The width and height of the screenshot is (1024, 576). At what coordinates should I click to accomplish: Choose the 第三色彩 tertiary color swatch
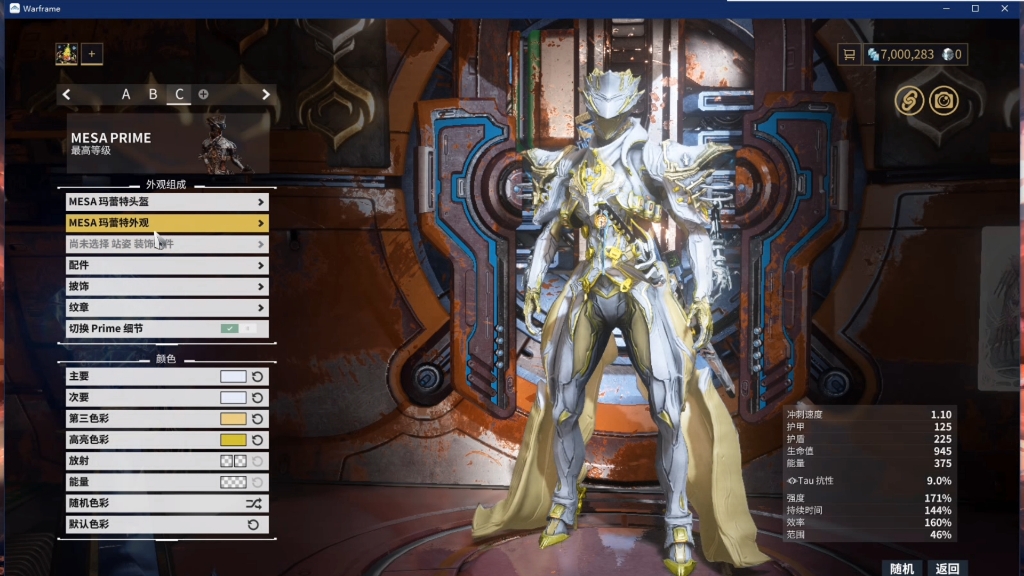click(233, 419)
